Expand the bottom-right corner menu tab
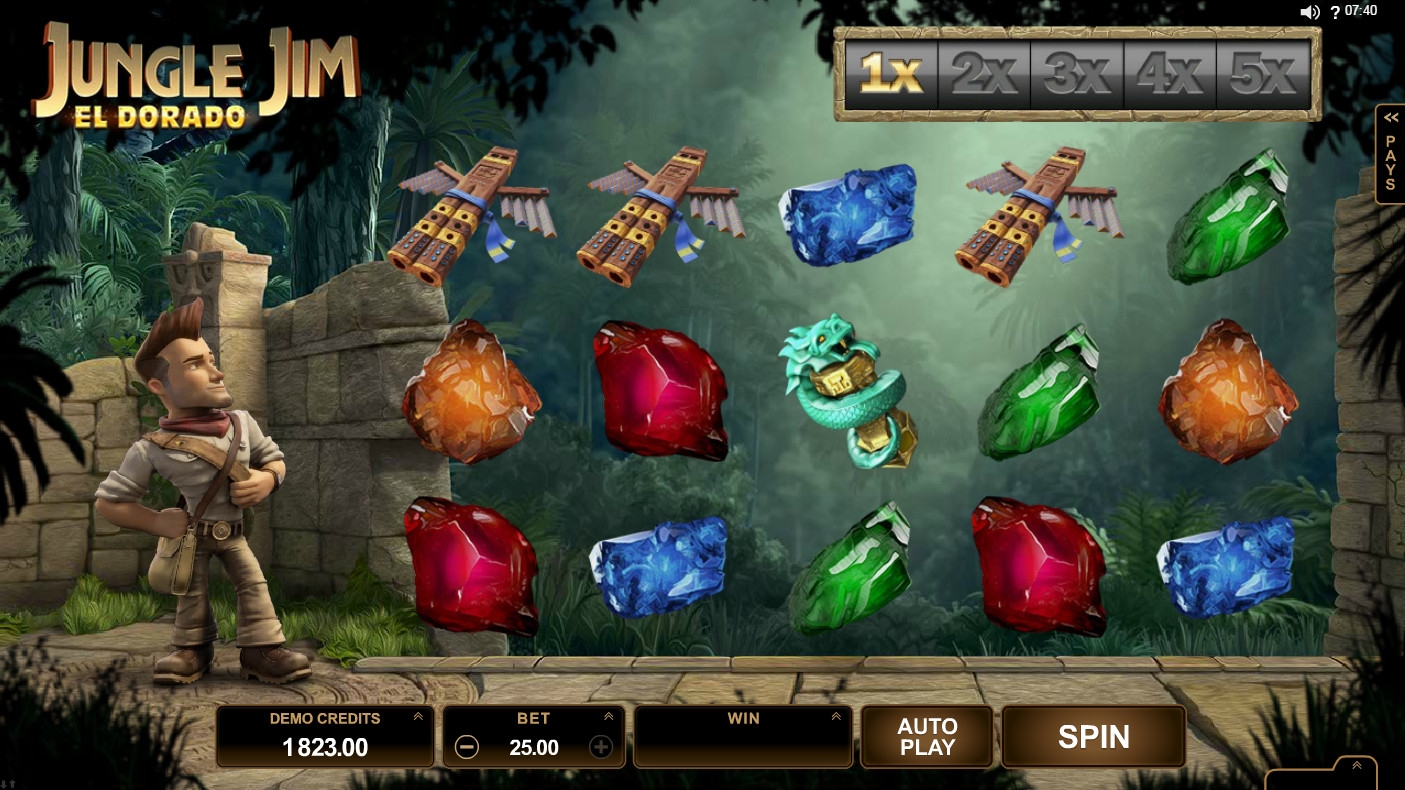Viewport: 1405px width, 790px height. [1356, 767]
